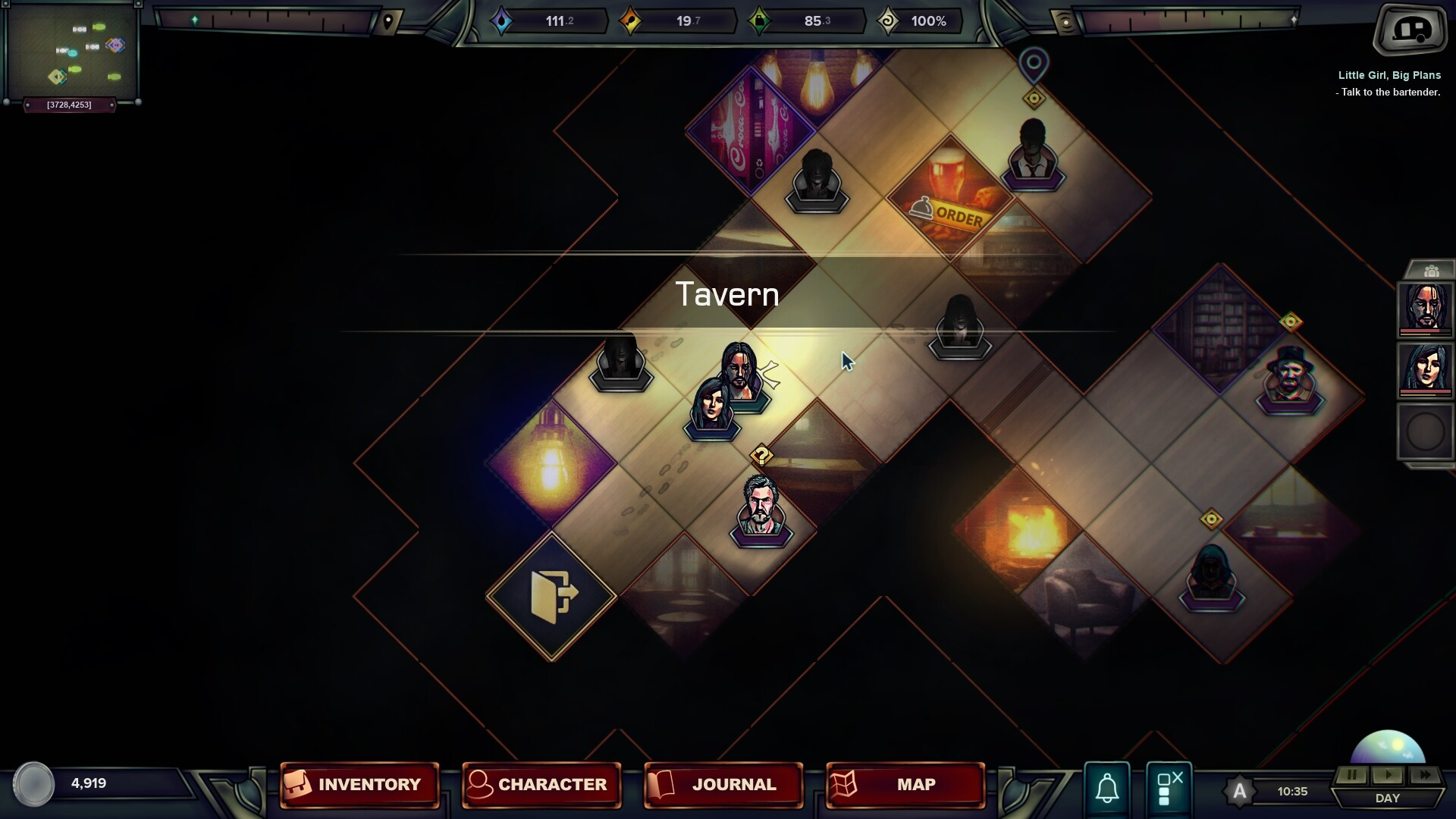Select the grey-bearded man with question mark
The image size is (1456, 819).
pos(761,508)
